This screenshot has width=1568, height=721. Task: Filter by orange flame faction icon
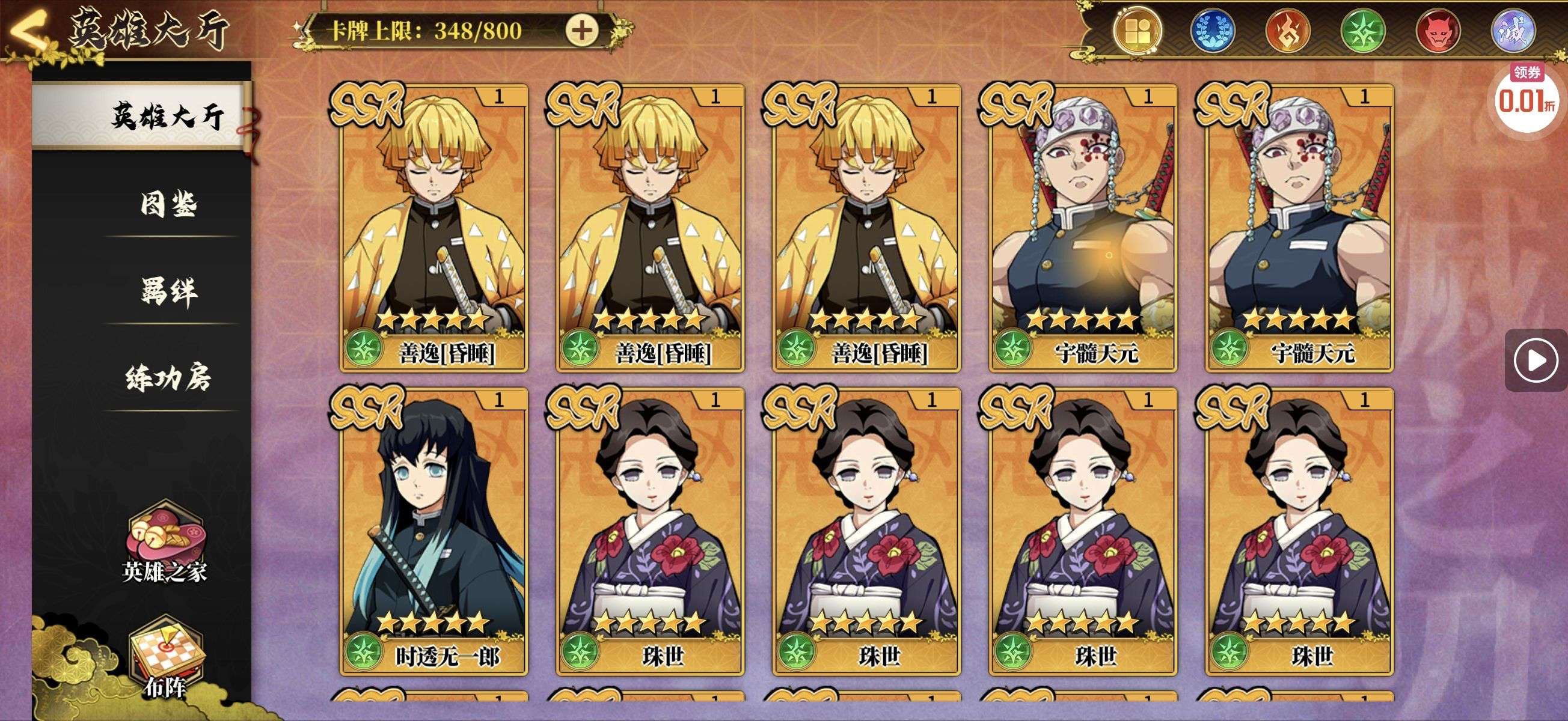[1288, 31]
